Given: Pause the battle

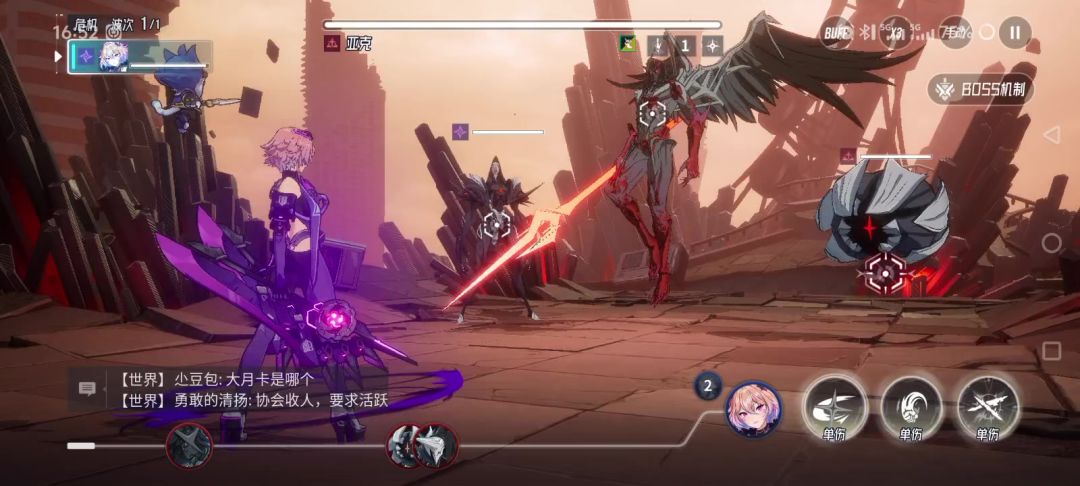Looking at the screenshot, I should [x=1014, y=32].
